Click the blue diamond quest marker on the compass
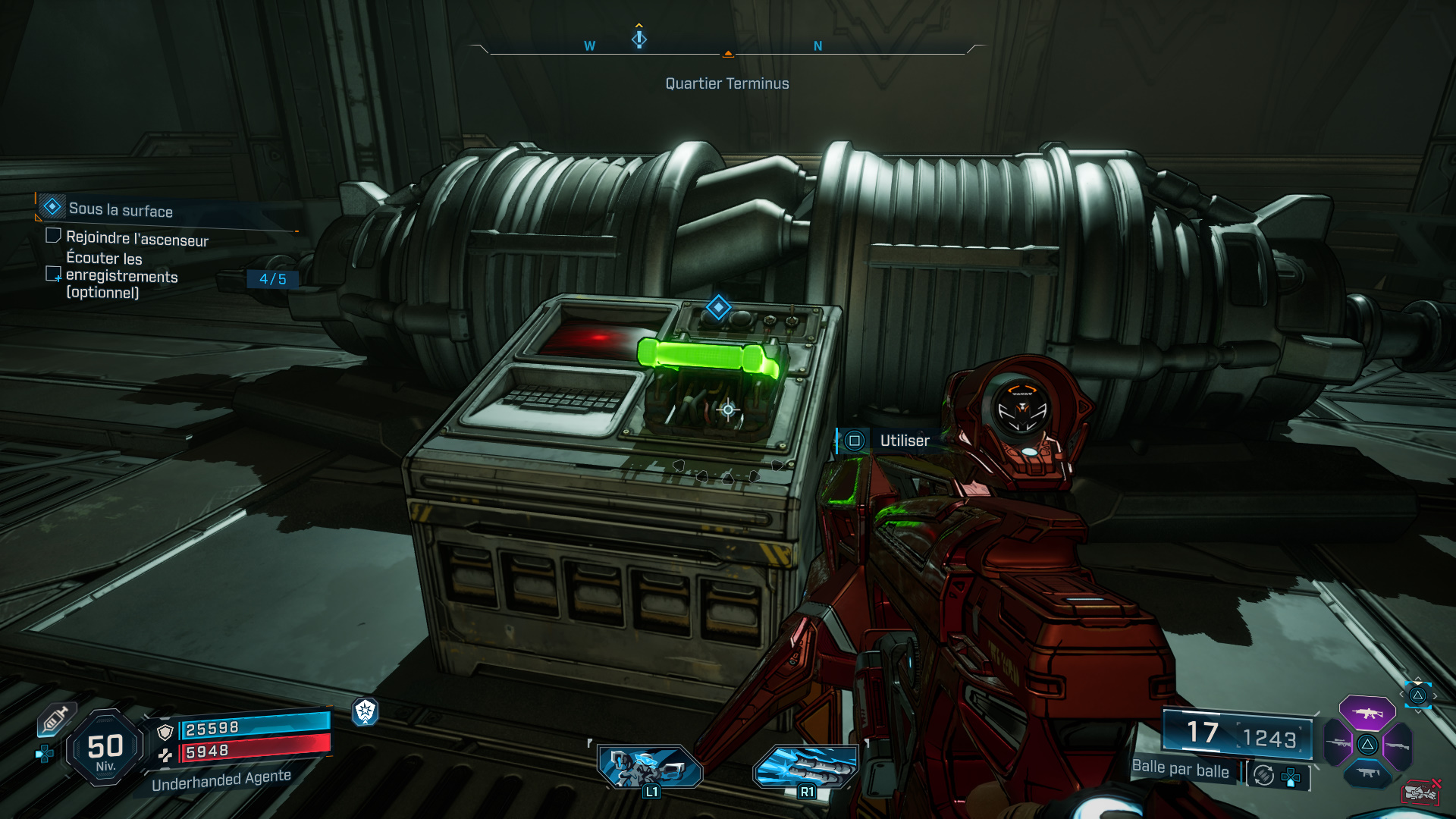The image size is (1456, 819). 639,38
